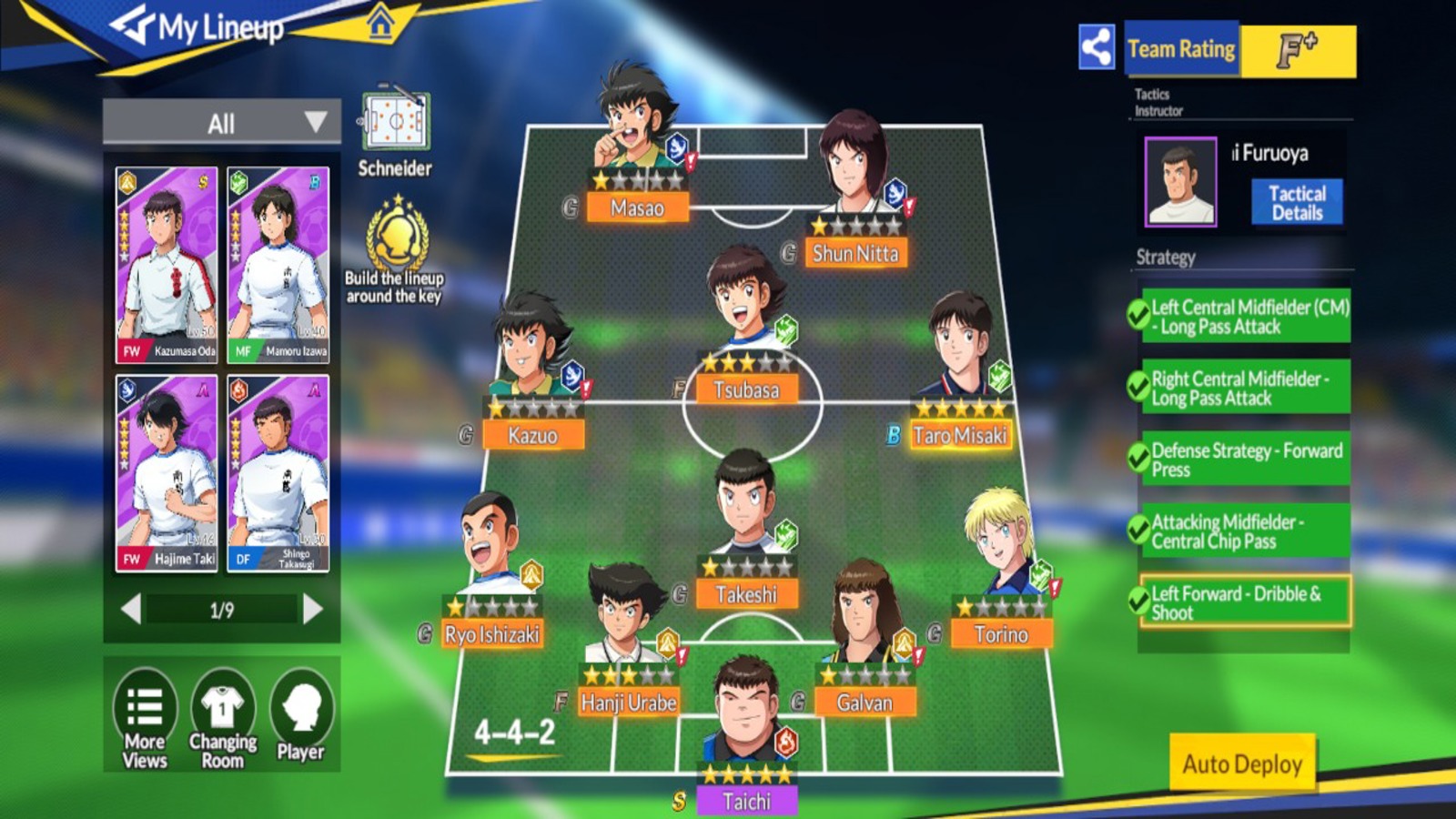Open the Schneider tactics board

tap(395, 118)
